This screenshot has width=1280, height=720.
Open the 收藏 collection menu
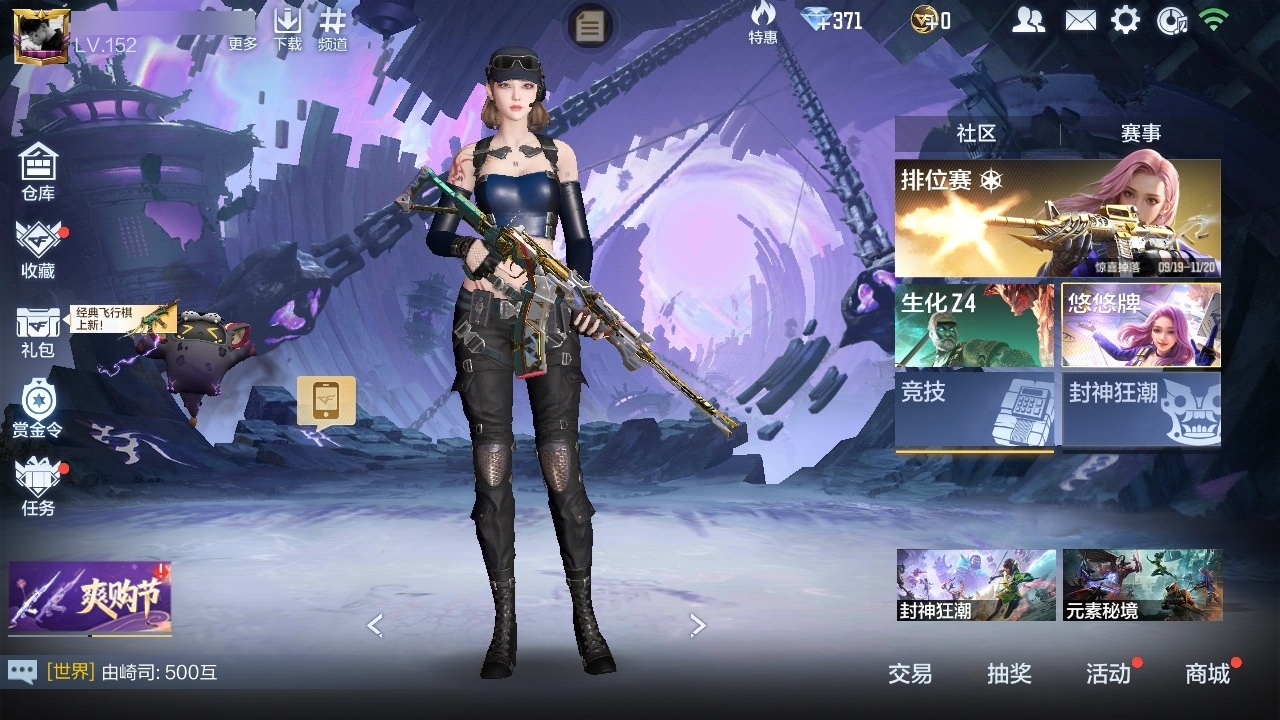click(x=38, y=248)
